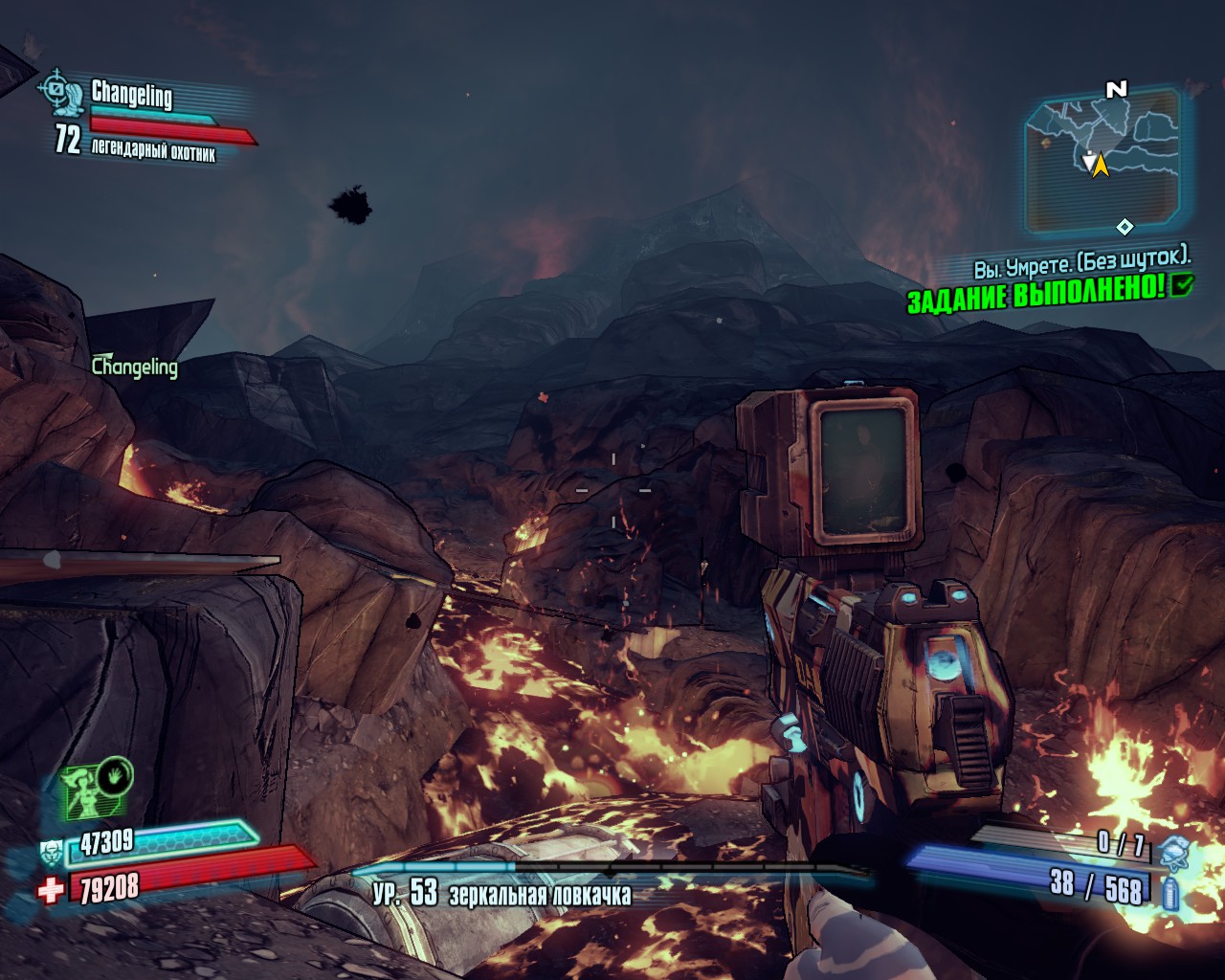Click the grenade icon near the counter
Image resolution: width=1225 pixels, height=980 pixels.
point(1173,848)
